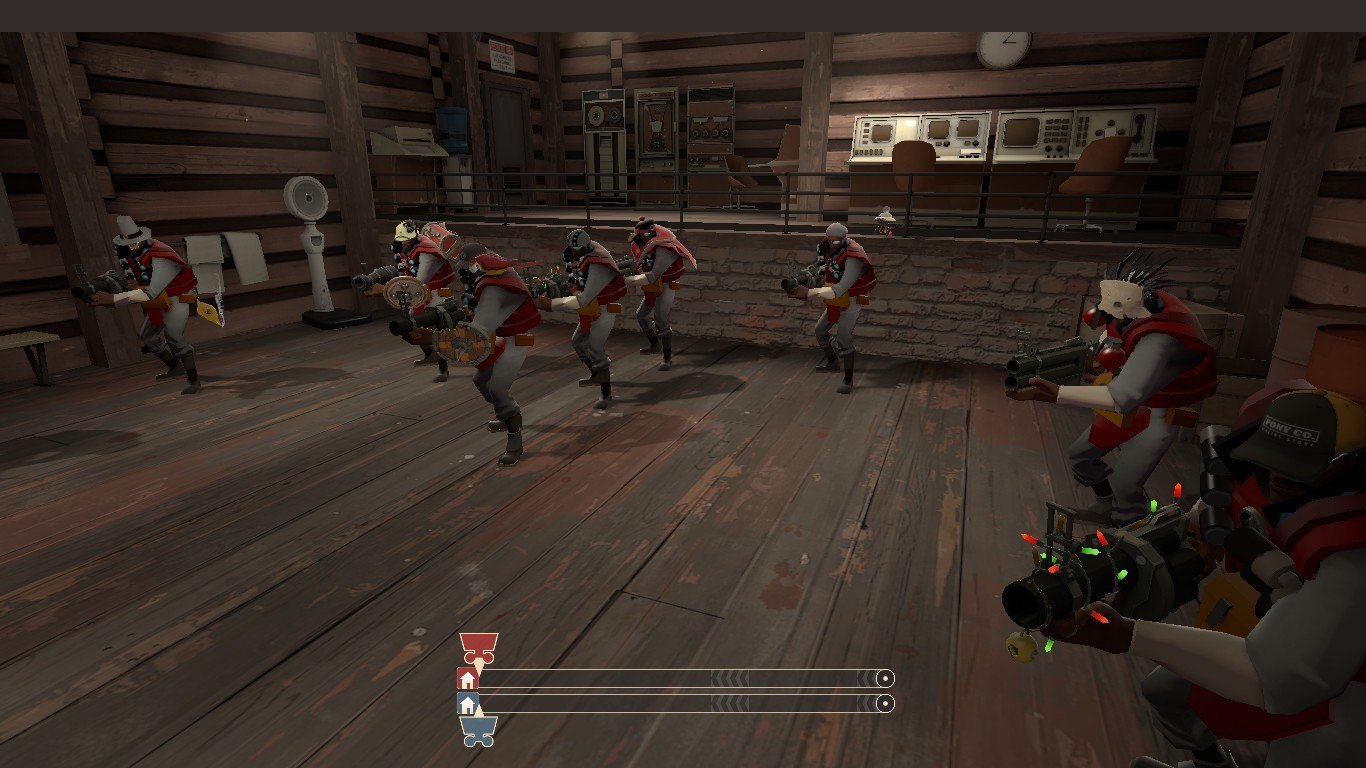
Task: Select the blue home base icon
Action: [467, 704]
